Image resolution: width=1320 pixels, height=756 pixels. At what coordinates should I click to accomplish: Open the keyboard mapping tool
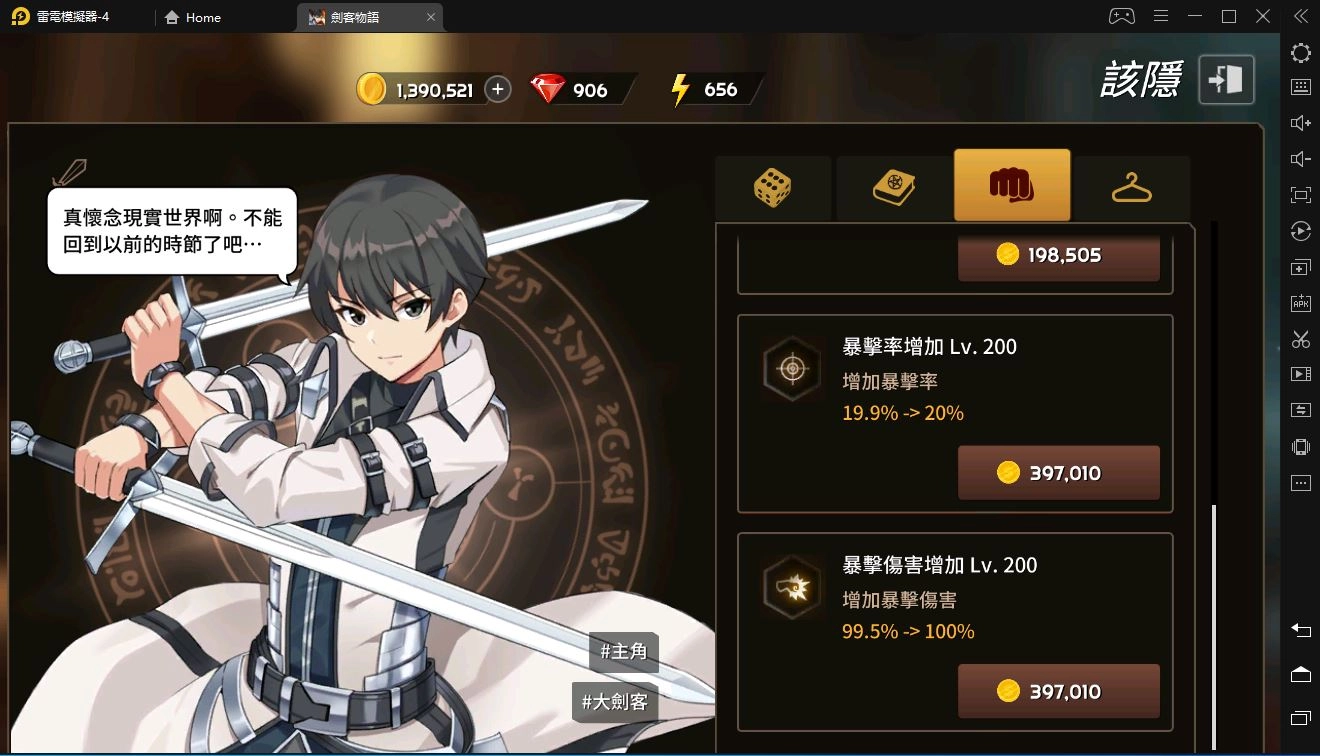point(1300,87)
